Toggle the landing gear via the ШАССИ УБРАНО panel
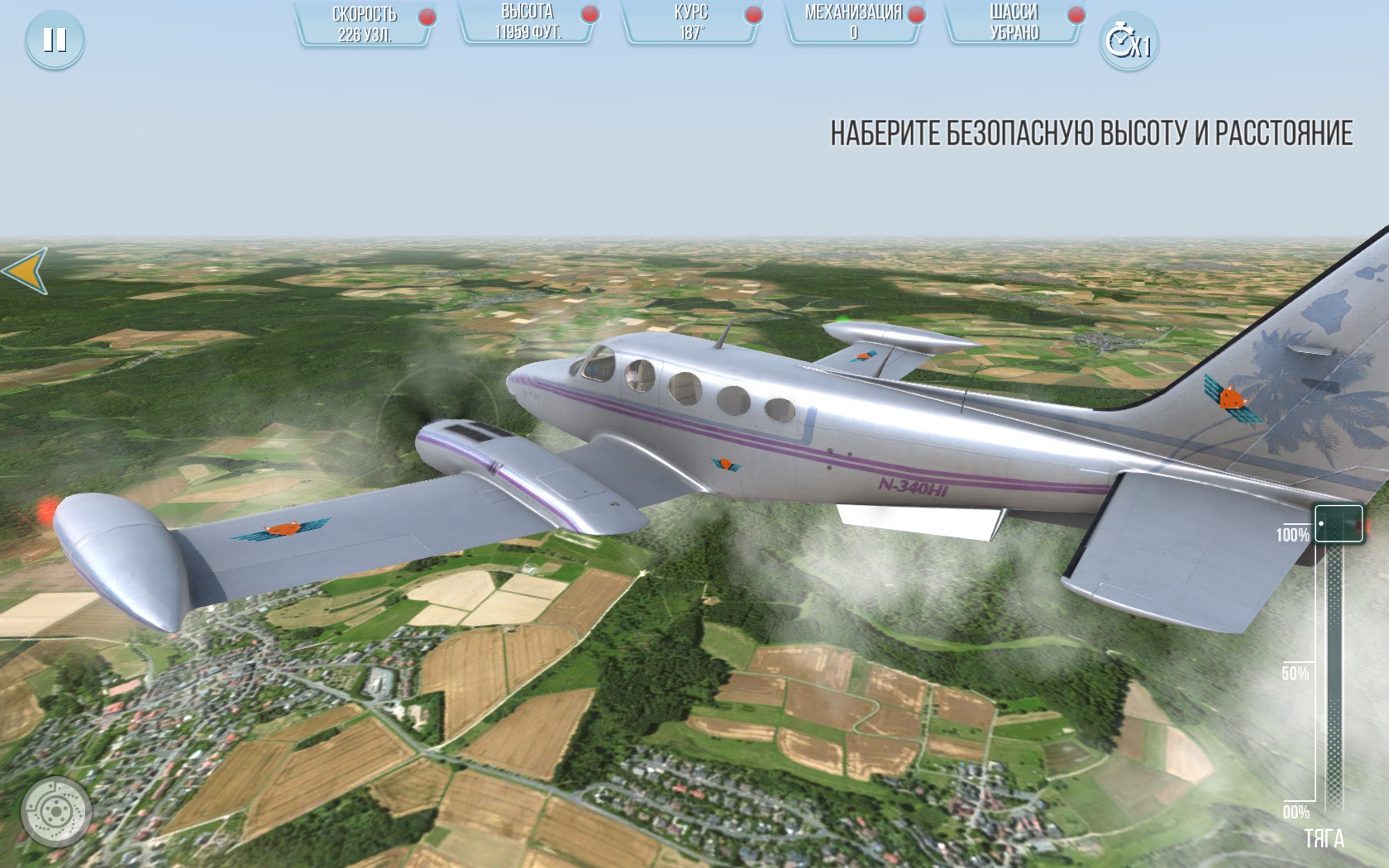The width and height of the screenshot is (1389, 868). click(x=1015, y=23)
